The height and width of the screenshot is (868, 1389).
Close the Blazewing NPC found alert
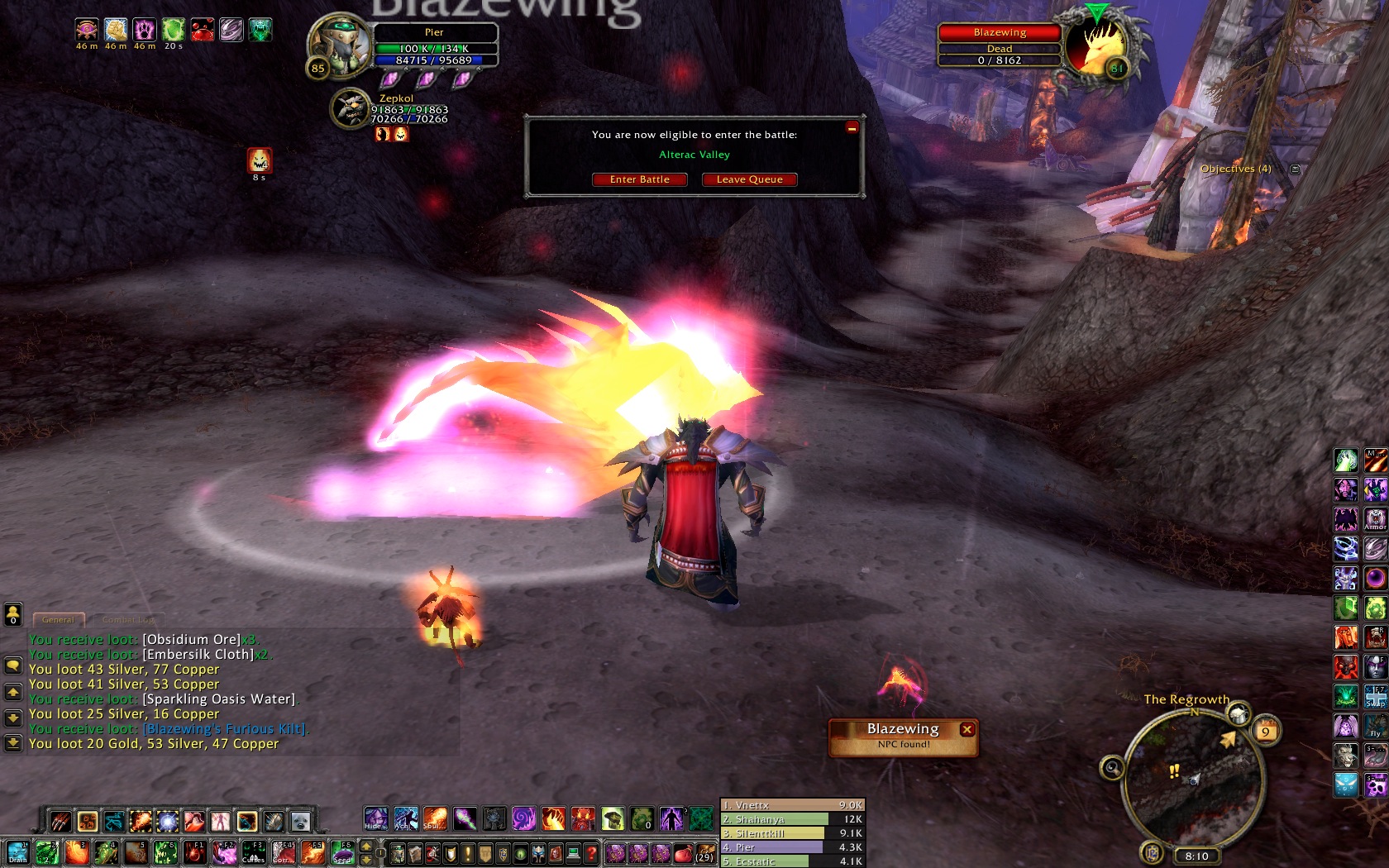coord(967,729)
